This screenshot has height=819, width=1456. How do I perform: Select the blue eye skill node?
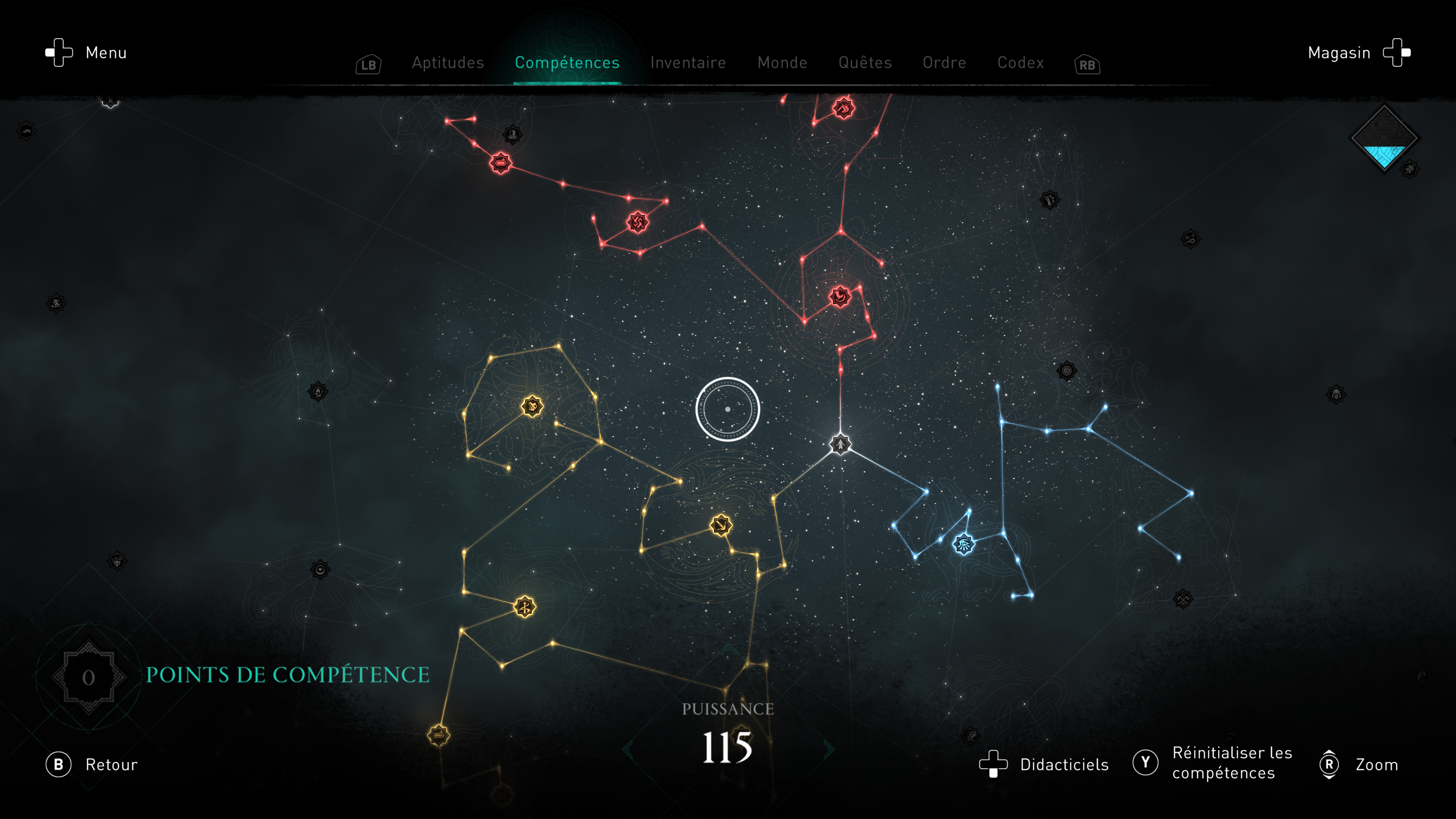click(964, 544)
